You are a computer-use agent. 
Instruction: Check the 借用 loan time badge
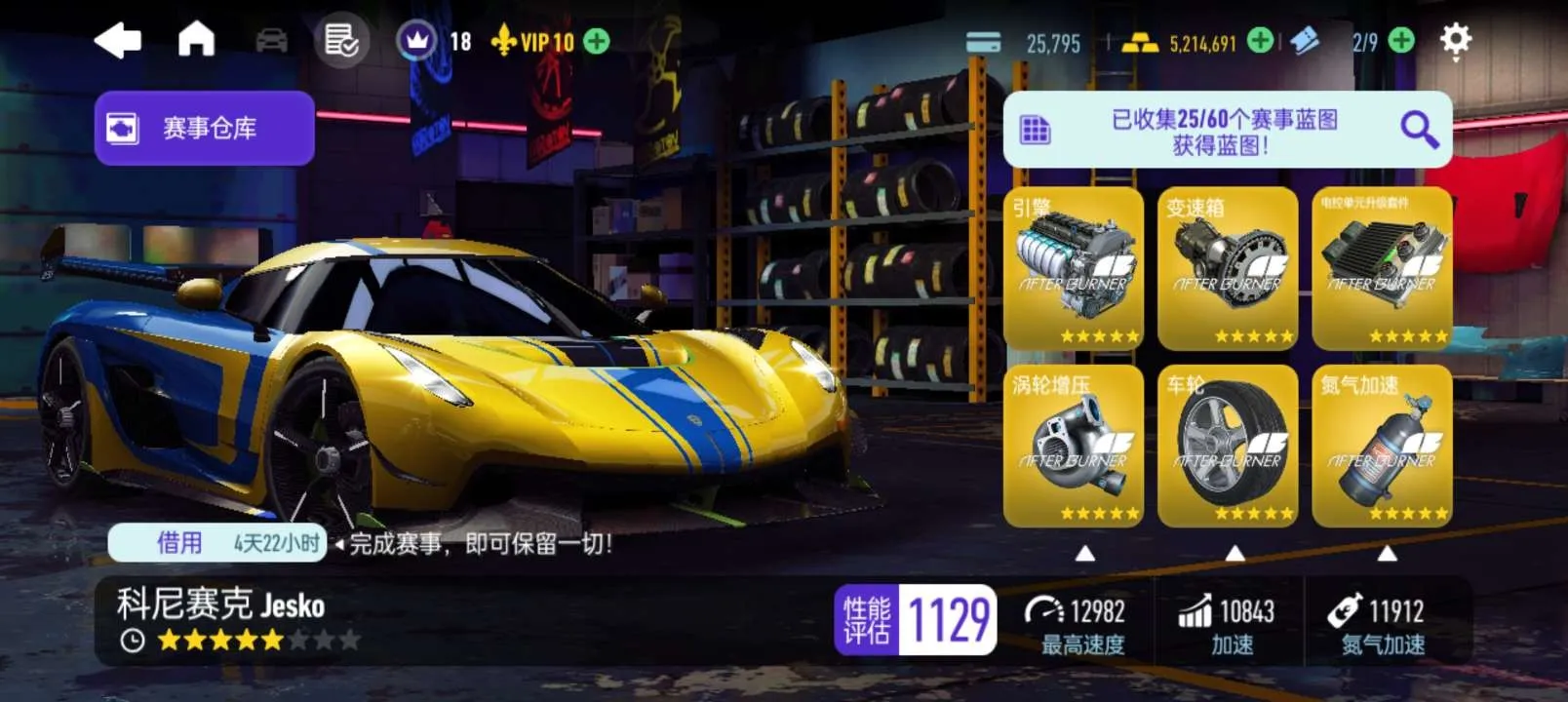point(216,543)
